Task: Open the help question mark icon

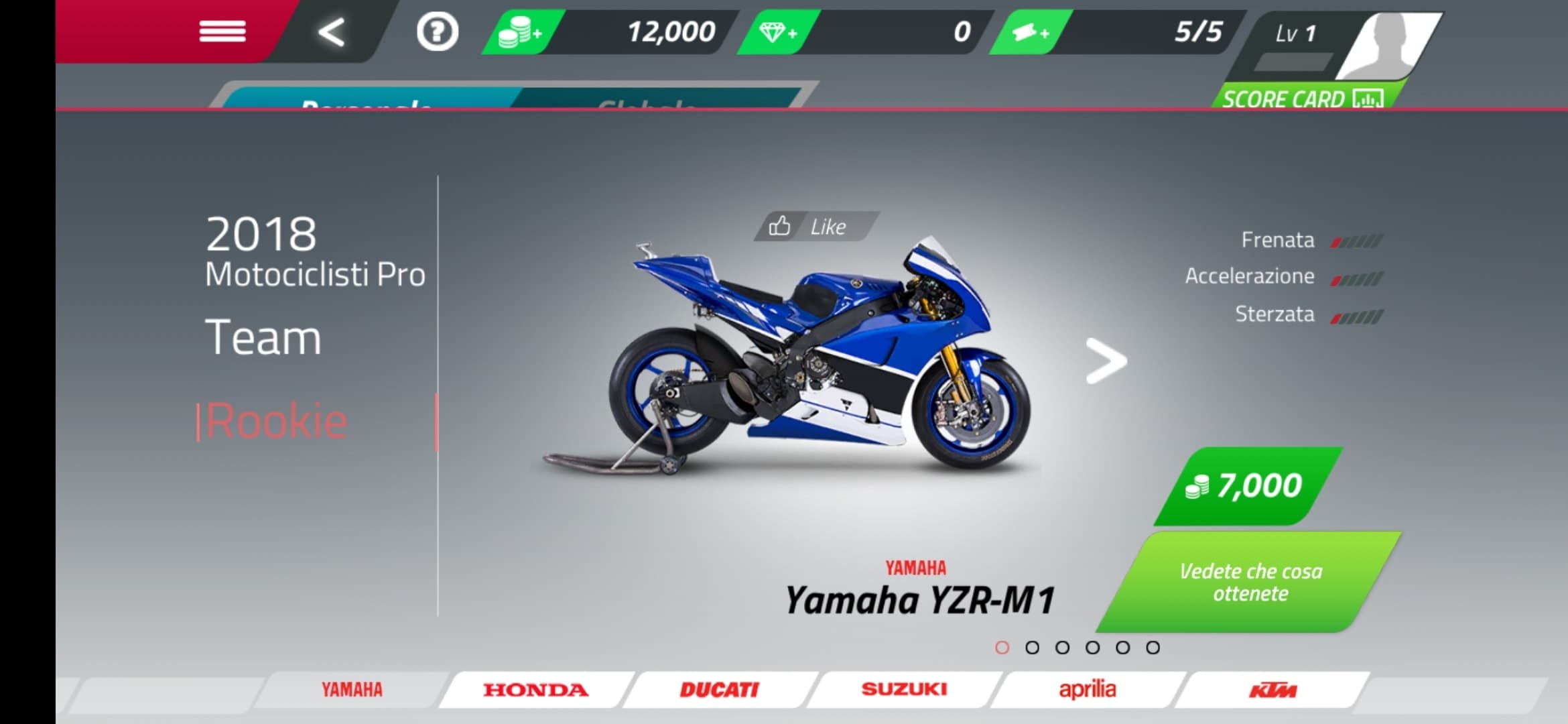Action: (437, 31)
